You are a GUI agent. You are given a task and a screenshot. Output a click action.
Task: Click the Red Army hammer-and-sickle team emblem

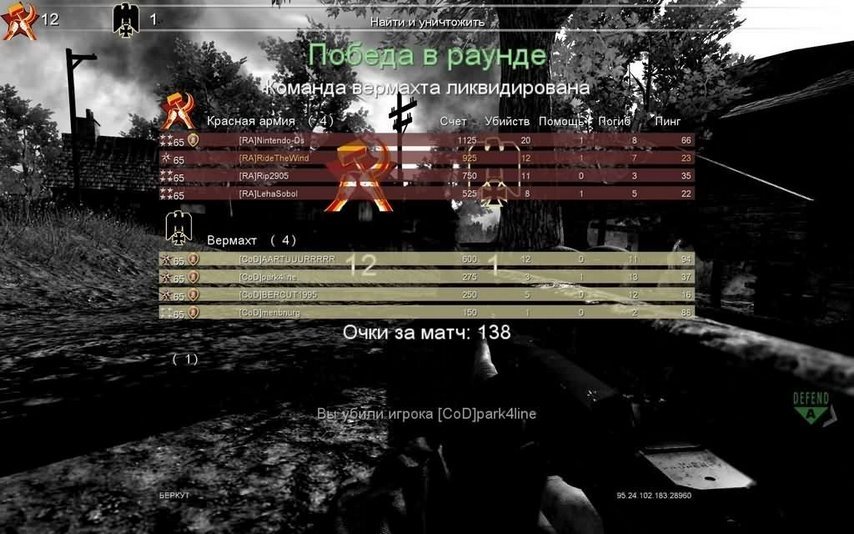(181, 110)
